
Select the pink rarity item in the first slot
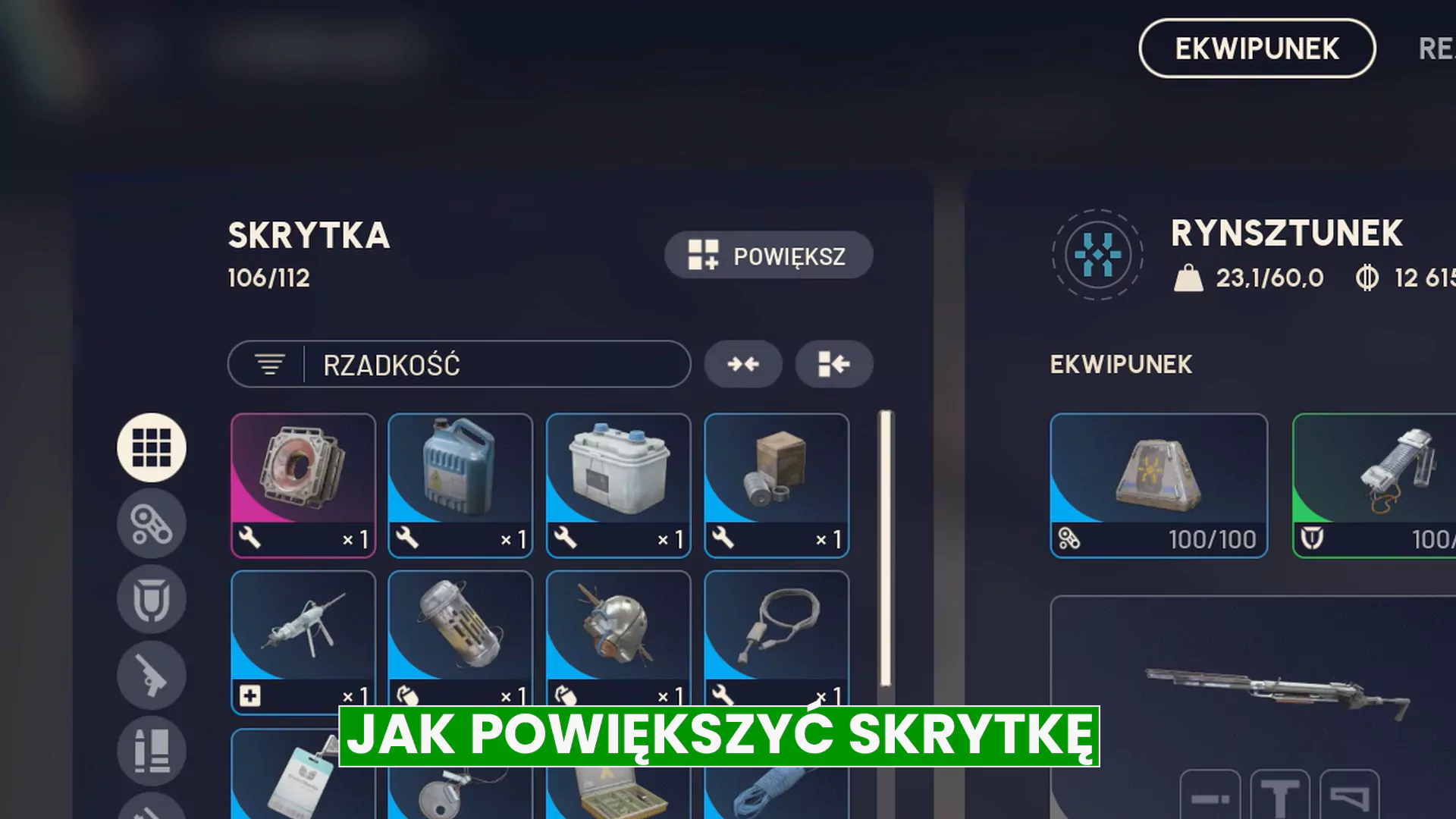(x=303, y=485)
